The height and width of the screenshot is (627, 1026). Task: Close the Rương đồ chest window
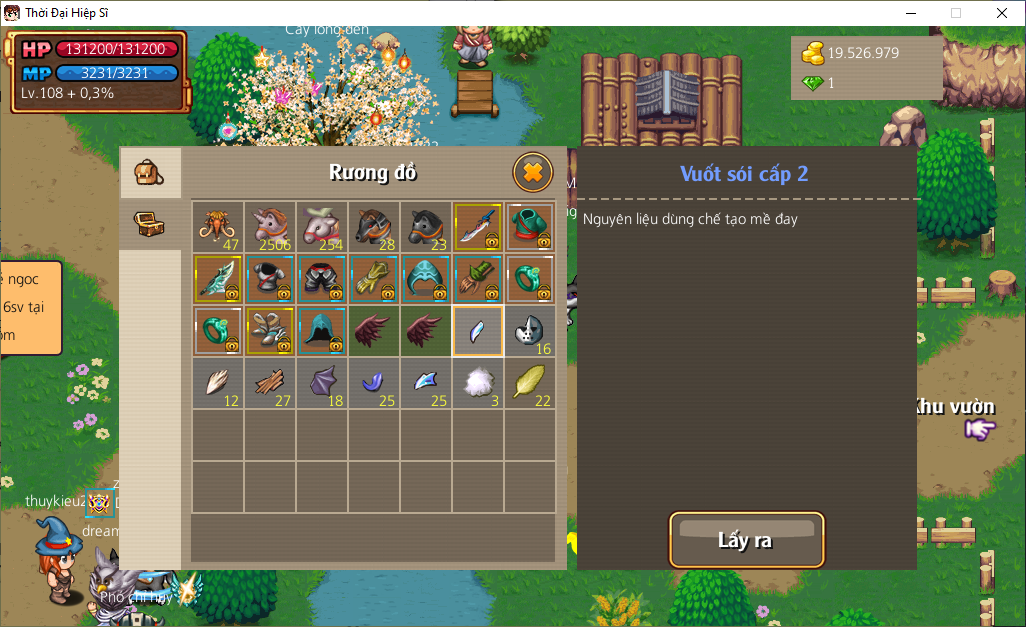(x=532, y=173)
